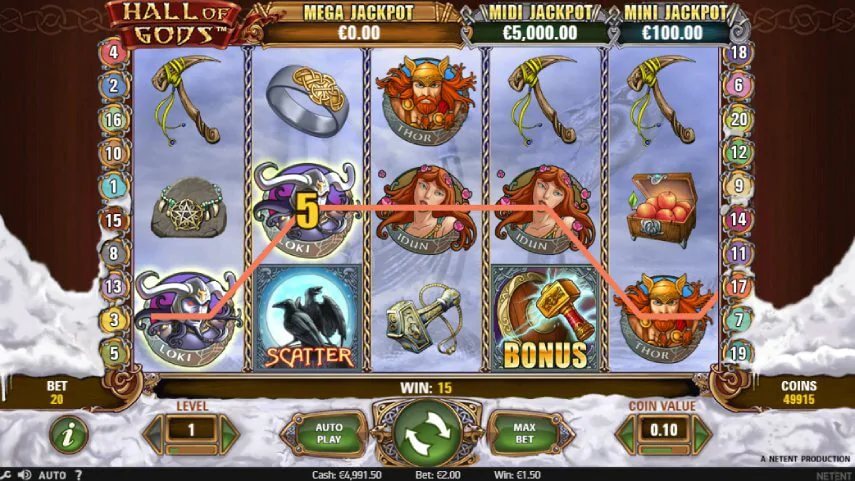Screen dimensions: 855x481
Task: Place the Max Bet
Action: pos(524,434)
